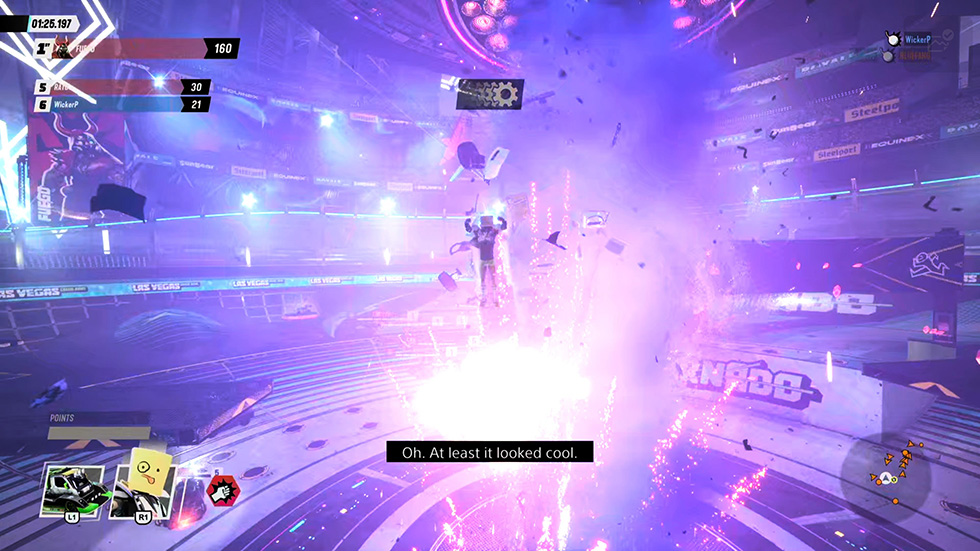Select the fifth-place scoreboard row
The width and height of the screenshot is (980, 551).
click(122, 87)
